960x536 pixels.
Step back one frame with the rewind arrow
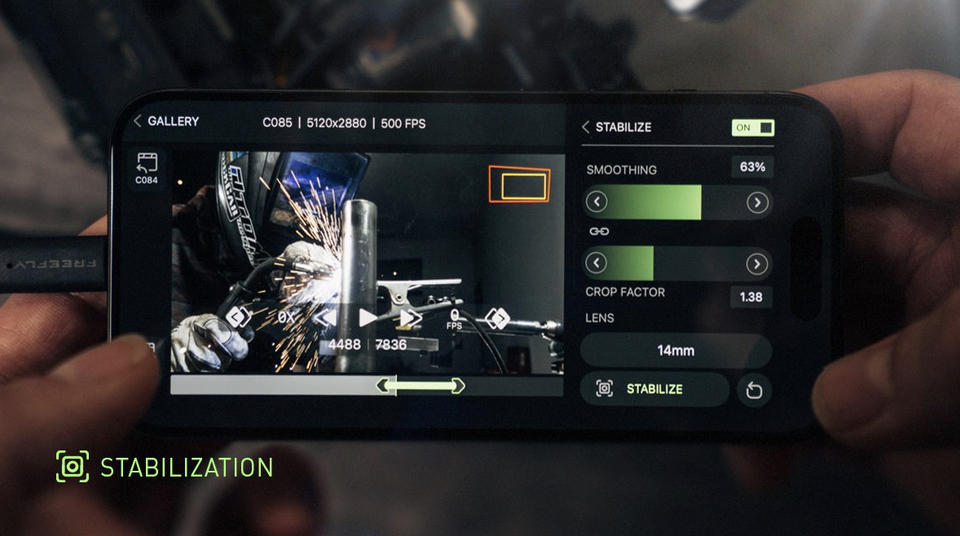pyautogui.click(x=326, y=318)
